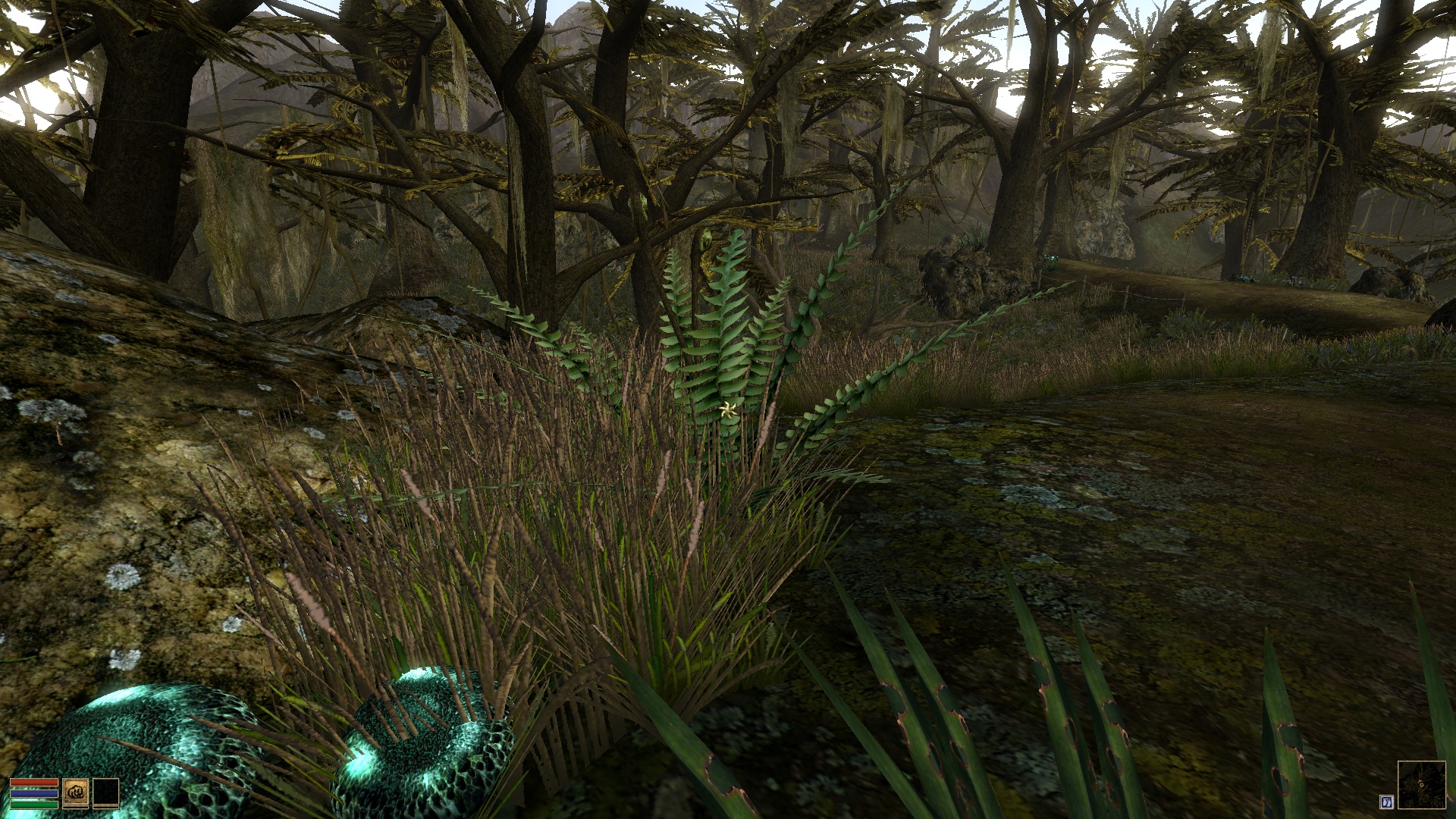Click the weapon slot's lower condition strip
The width and height of the screenshot is (1456, 819).
[76, 807]
